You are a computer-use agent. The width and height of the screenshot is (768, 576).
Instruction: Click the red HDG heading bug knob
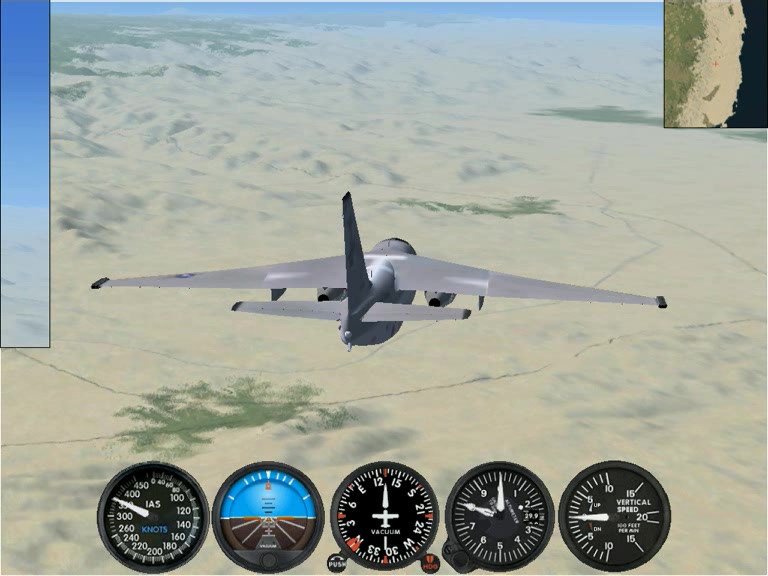tap(430, 563)
